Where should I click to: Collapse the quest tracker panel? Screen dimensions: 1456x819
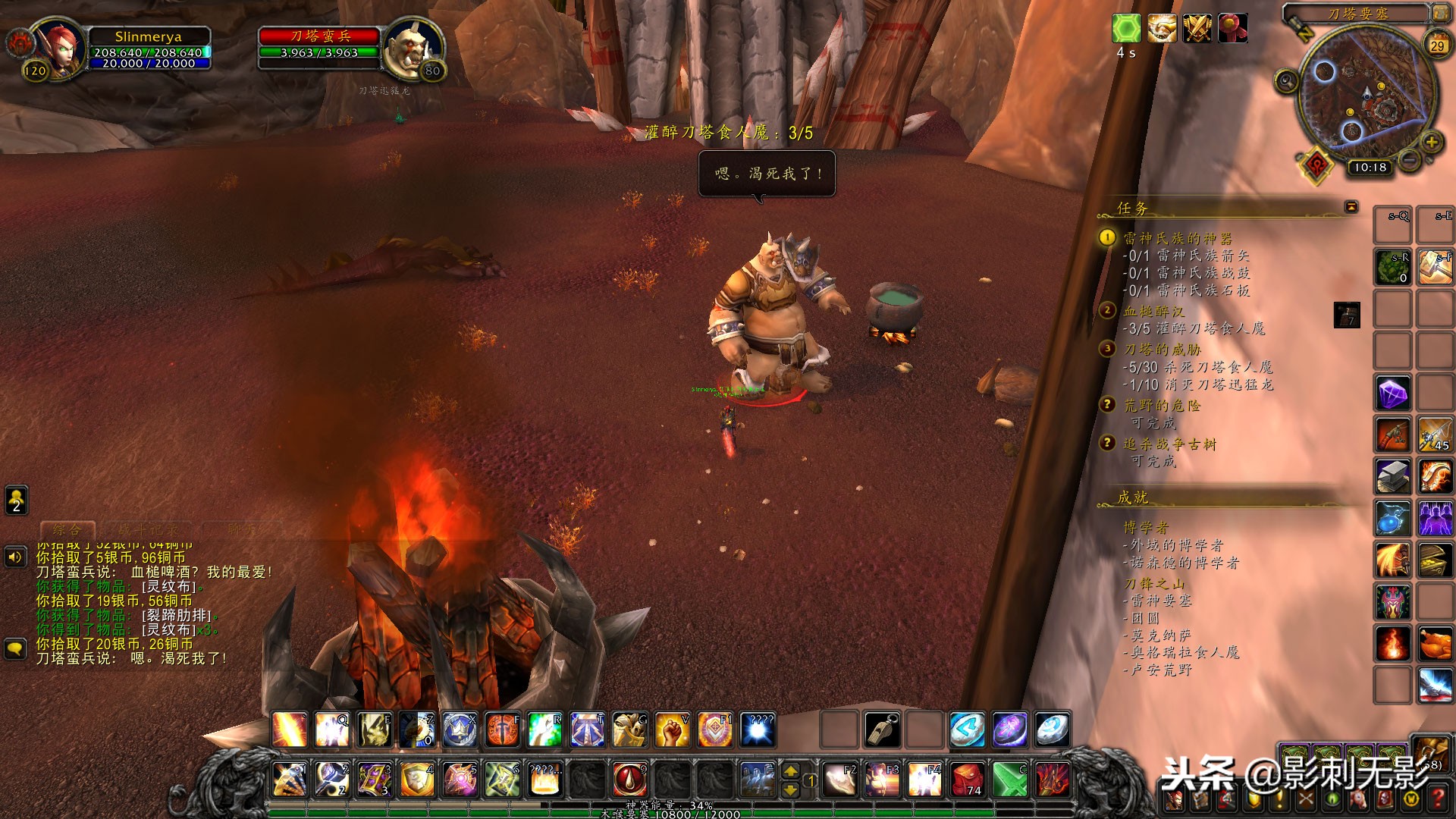click(1351, 207)
